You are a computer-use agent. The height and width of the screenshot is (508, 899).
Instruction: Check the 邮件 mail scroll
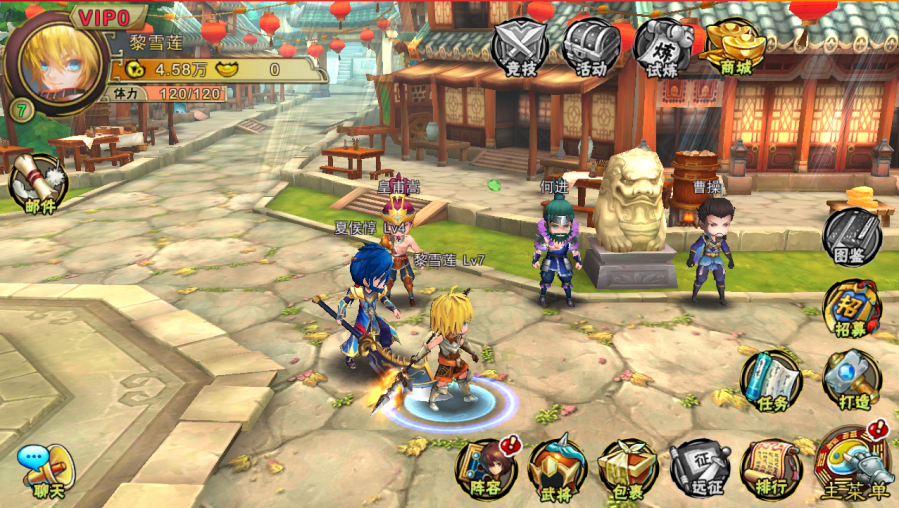[38, 184]
